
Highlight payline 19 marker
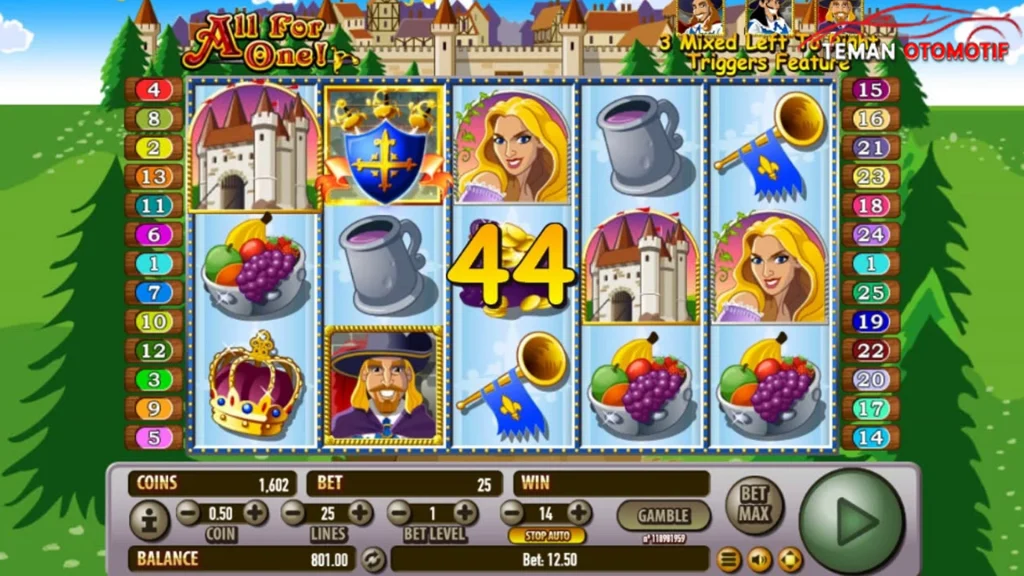tap(871, 322)
